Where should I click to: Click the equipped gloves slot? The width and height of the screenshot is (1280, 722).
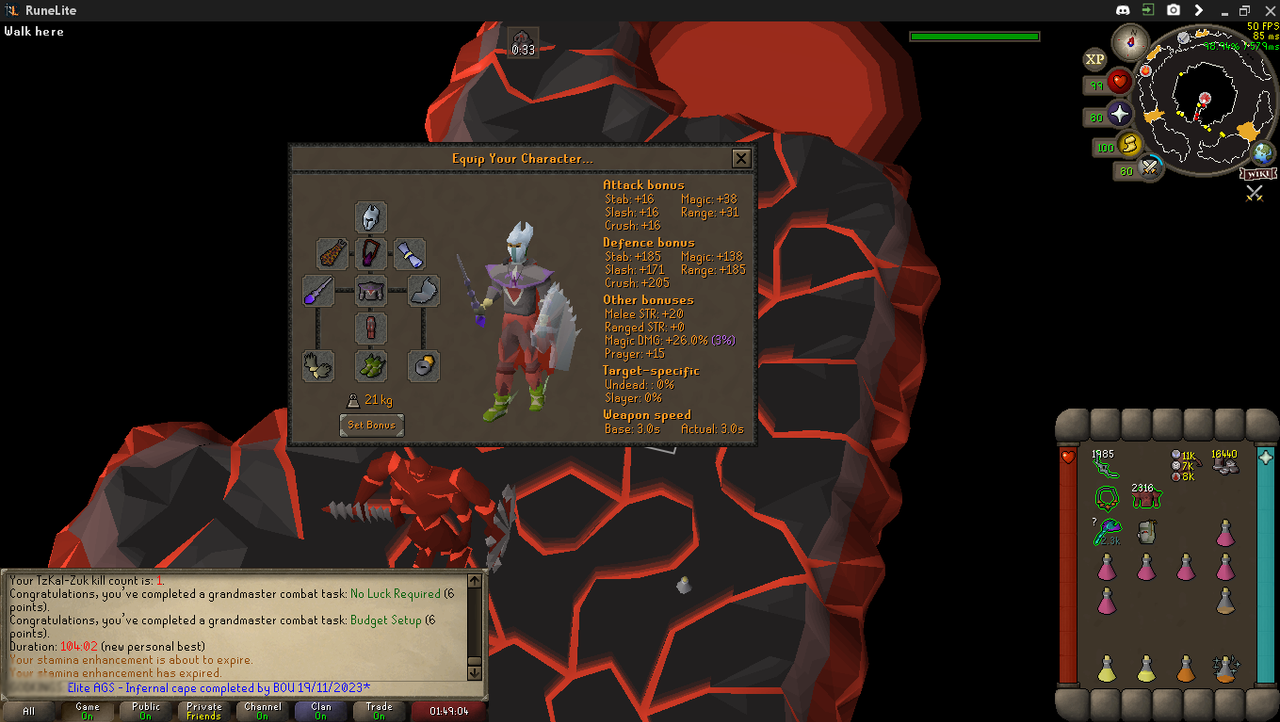[318, 366]
